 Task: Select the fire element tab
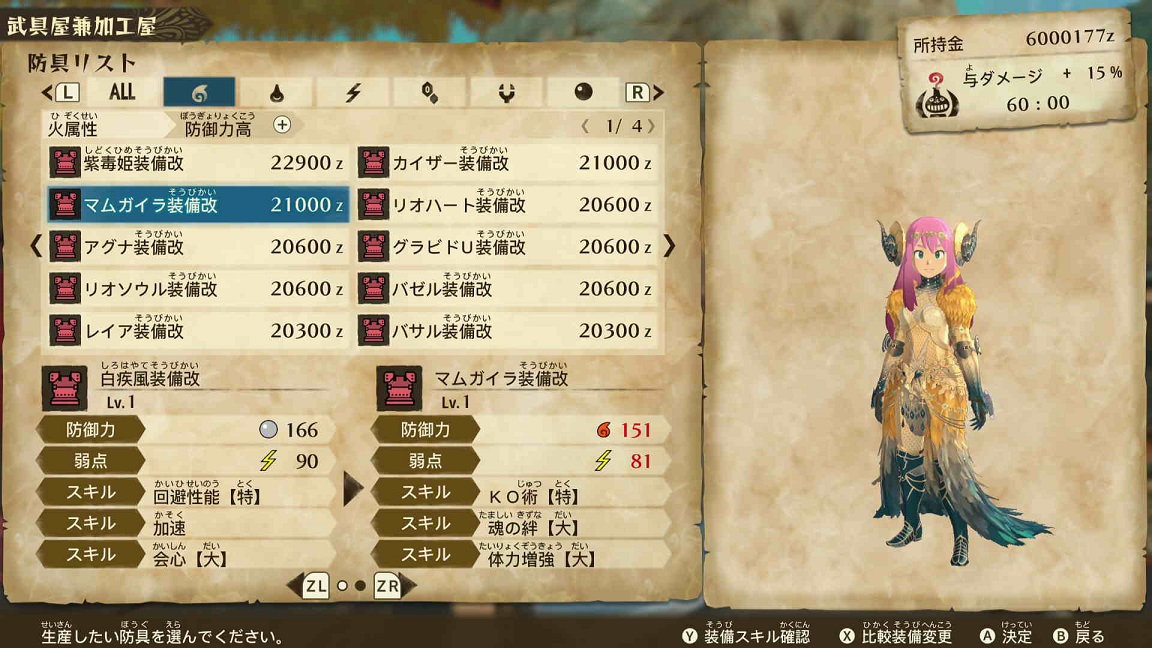coord(199,92)
